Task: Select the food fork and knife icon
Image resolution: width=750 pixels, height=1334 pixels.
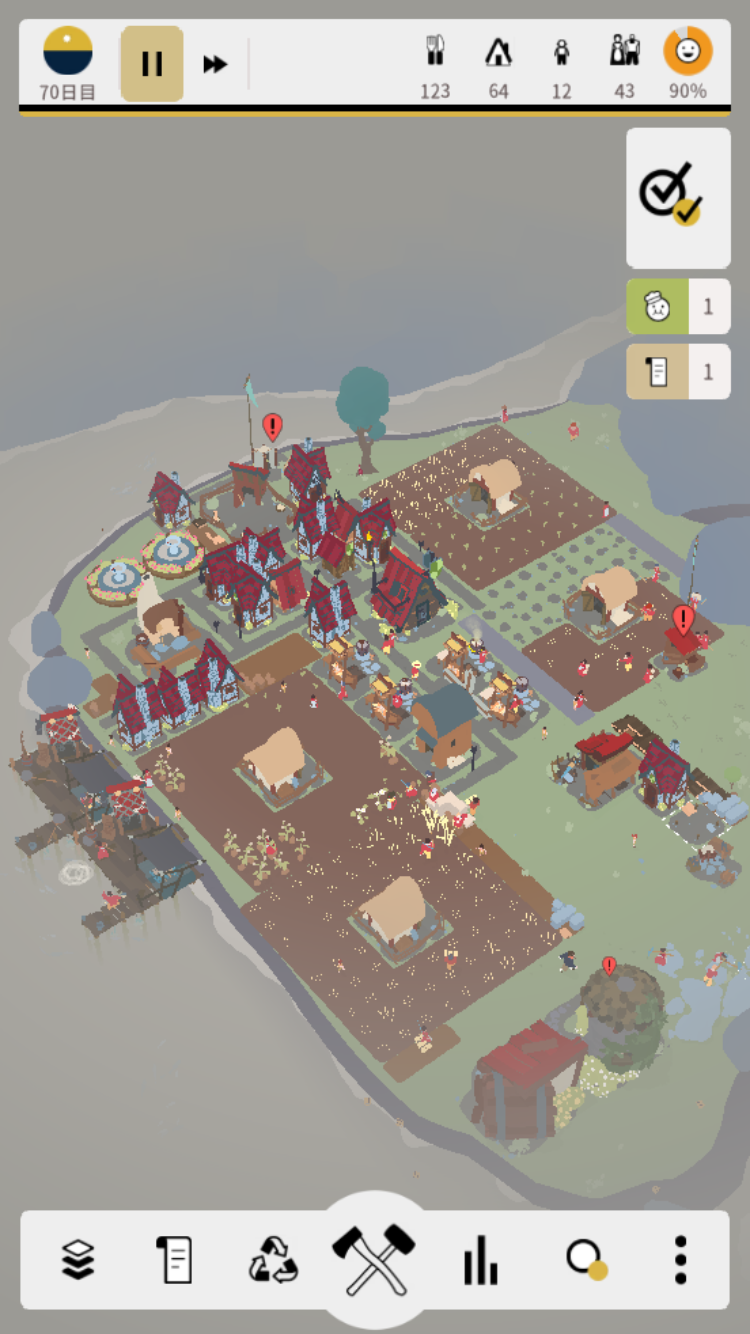Action: coord(435,52)
